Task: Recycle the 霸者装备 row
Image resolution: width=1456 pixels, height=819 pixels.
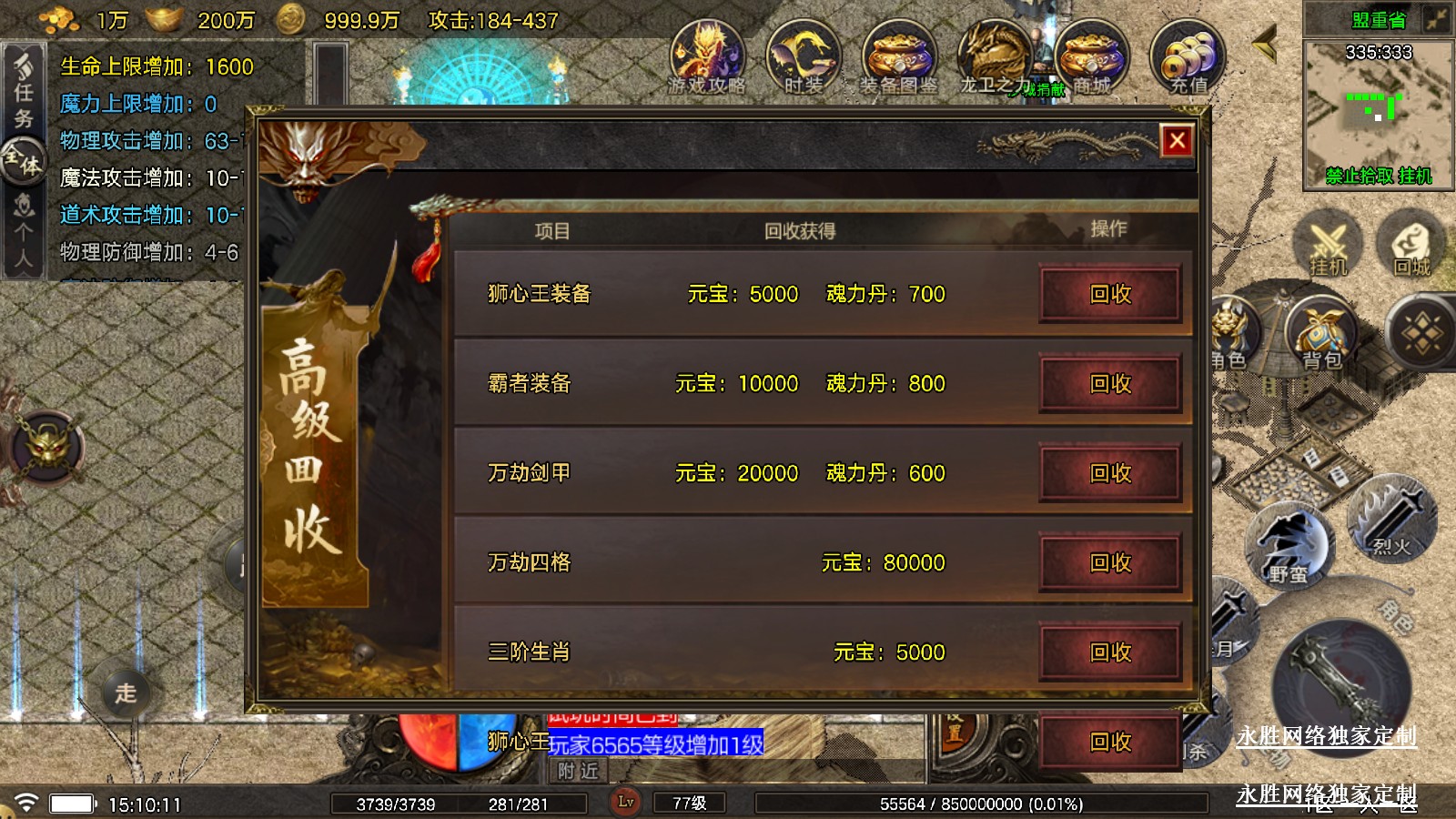Action: (1110, 383)
